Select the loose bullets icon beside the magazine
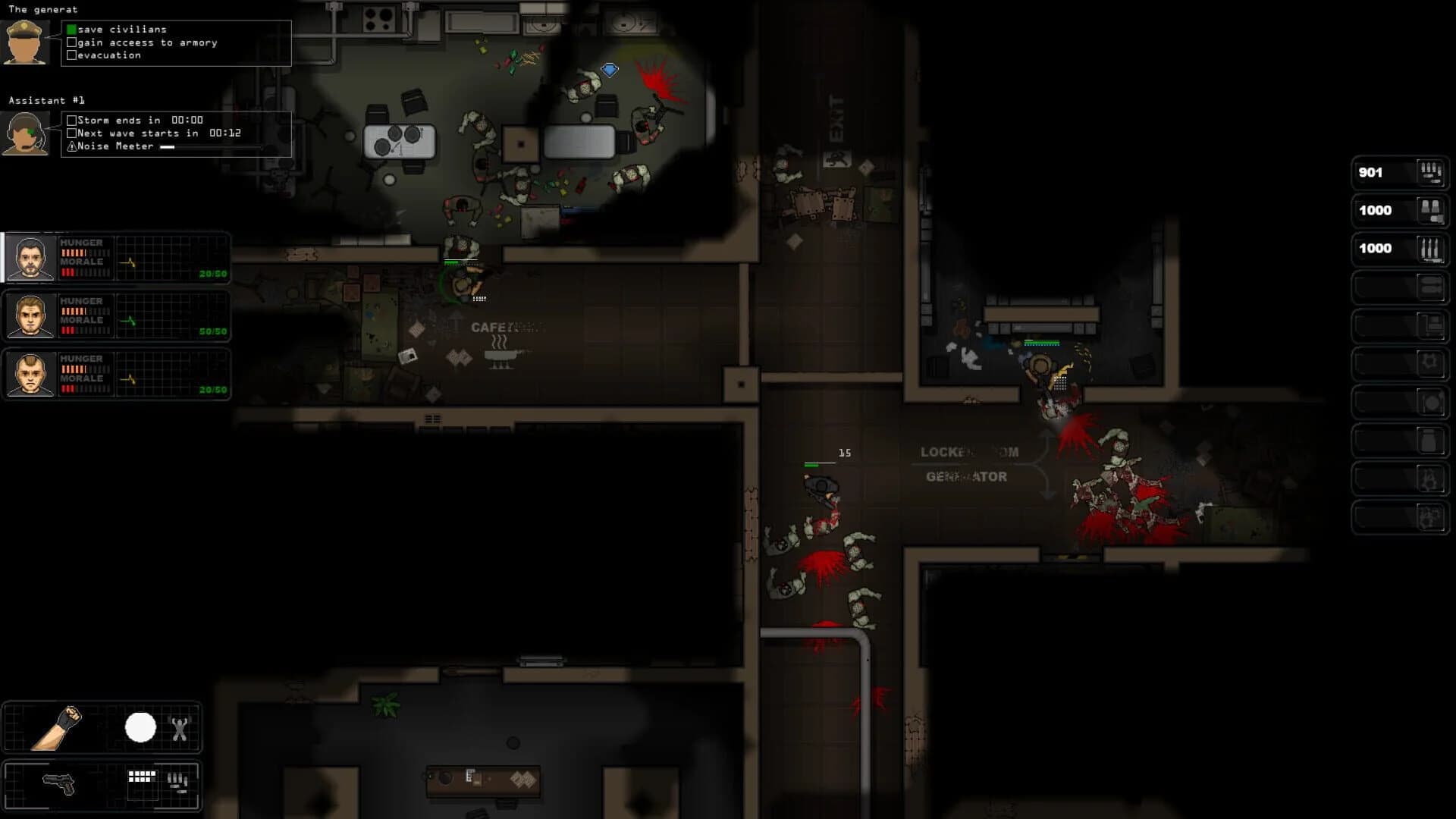 point(178,783)
